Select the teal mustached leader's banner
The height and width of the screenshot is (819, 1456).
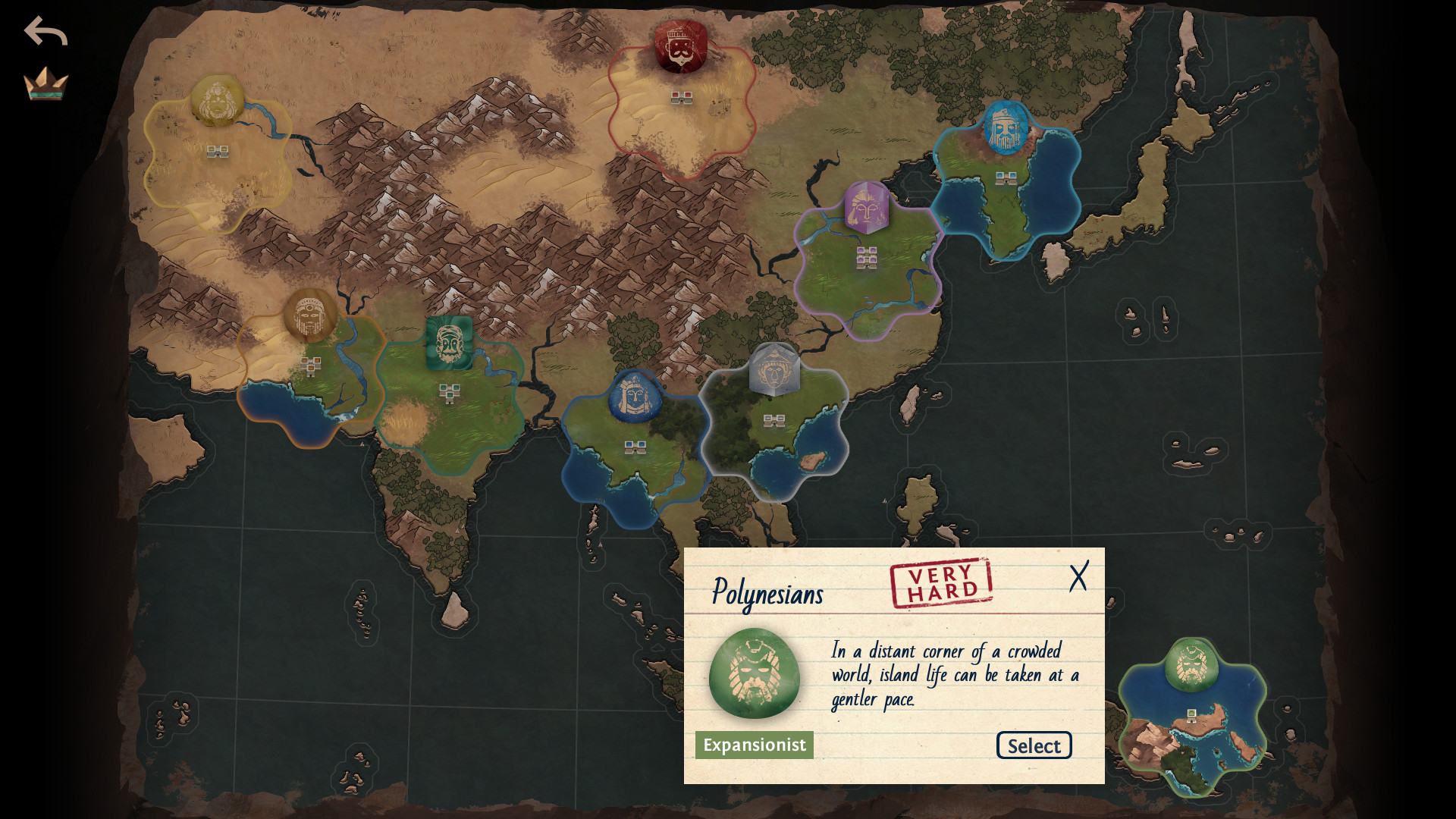pos(450,340)
